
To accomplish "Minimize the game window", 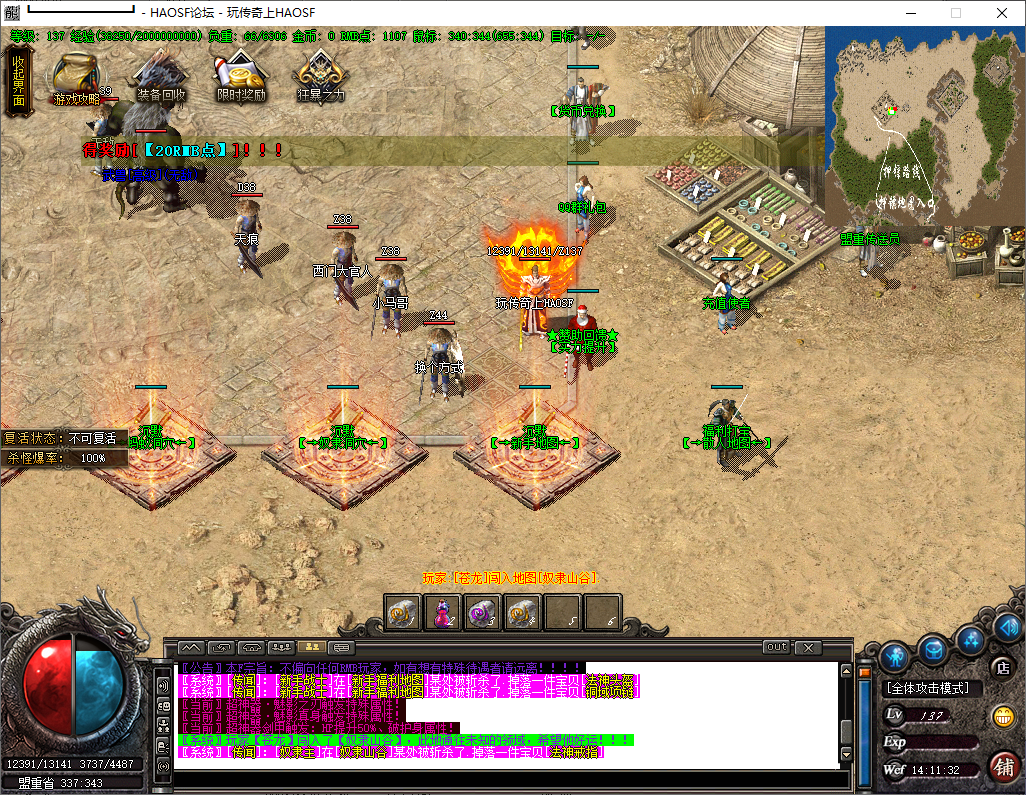I will tap(909, 13).
